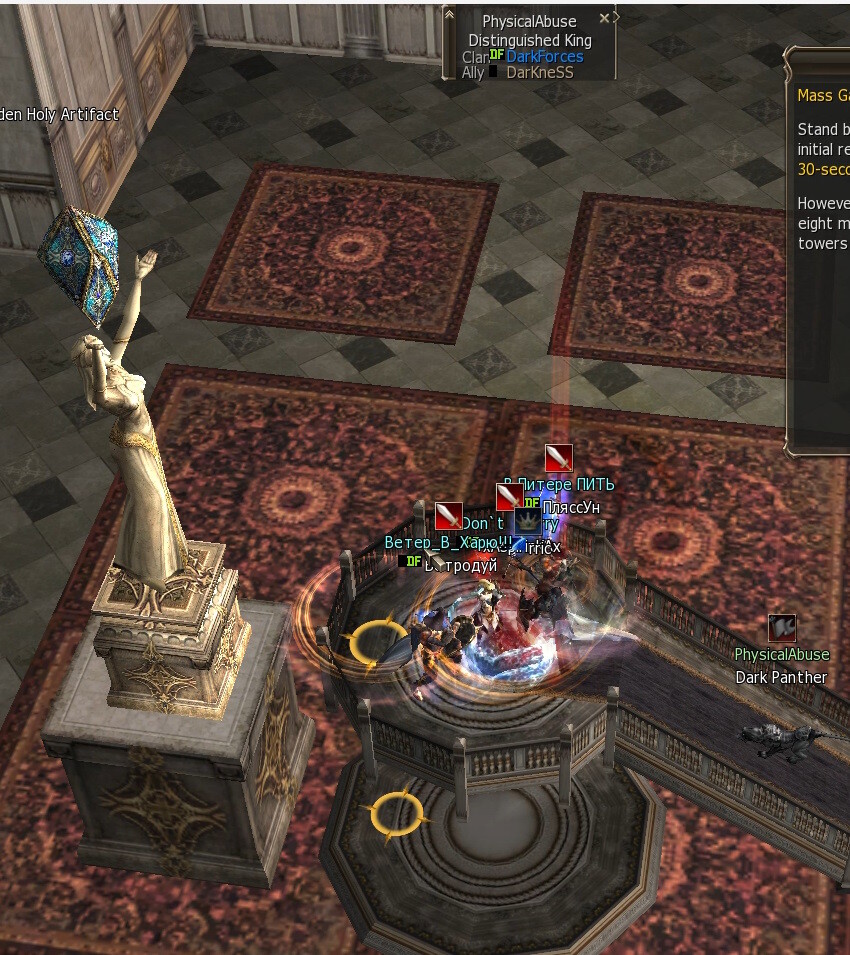850x955 pixels.
Task: Expand target window with the right arrow
Action: pyautogui.click(x=616, y=17)
